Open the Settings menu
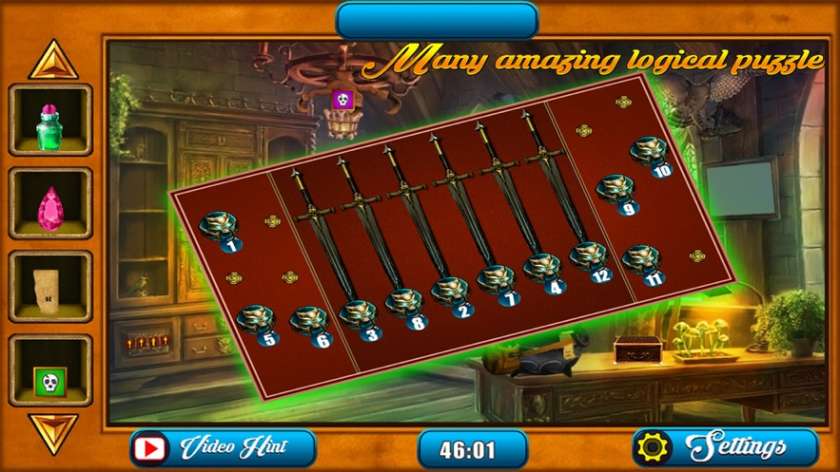This screenshot has height=472, width=840. point(711,446)
